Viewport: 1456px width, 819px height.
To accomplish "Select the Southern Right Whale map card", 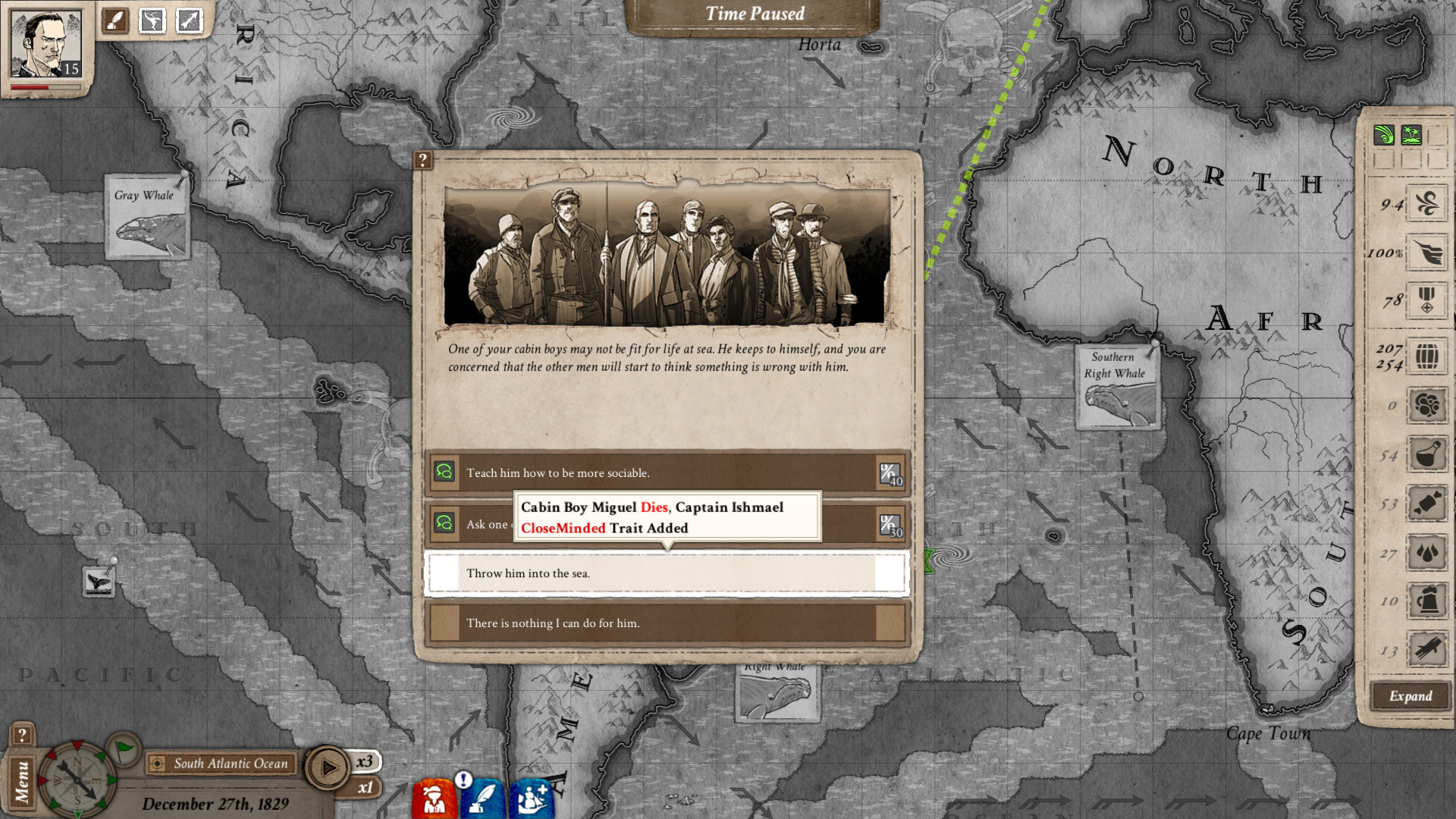I will tap(1118, 388).
